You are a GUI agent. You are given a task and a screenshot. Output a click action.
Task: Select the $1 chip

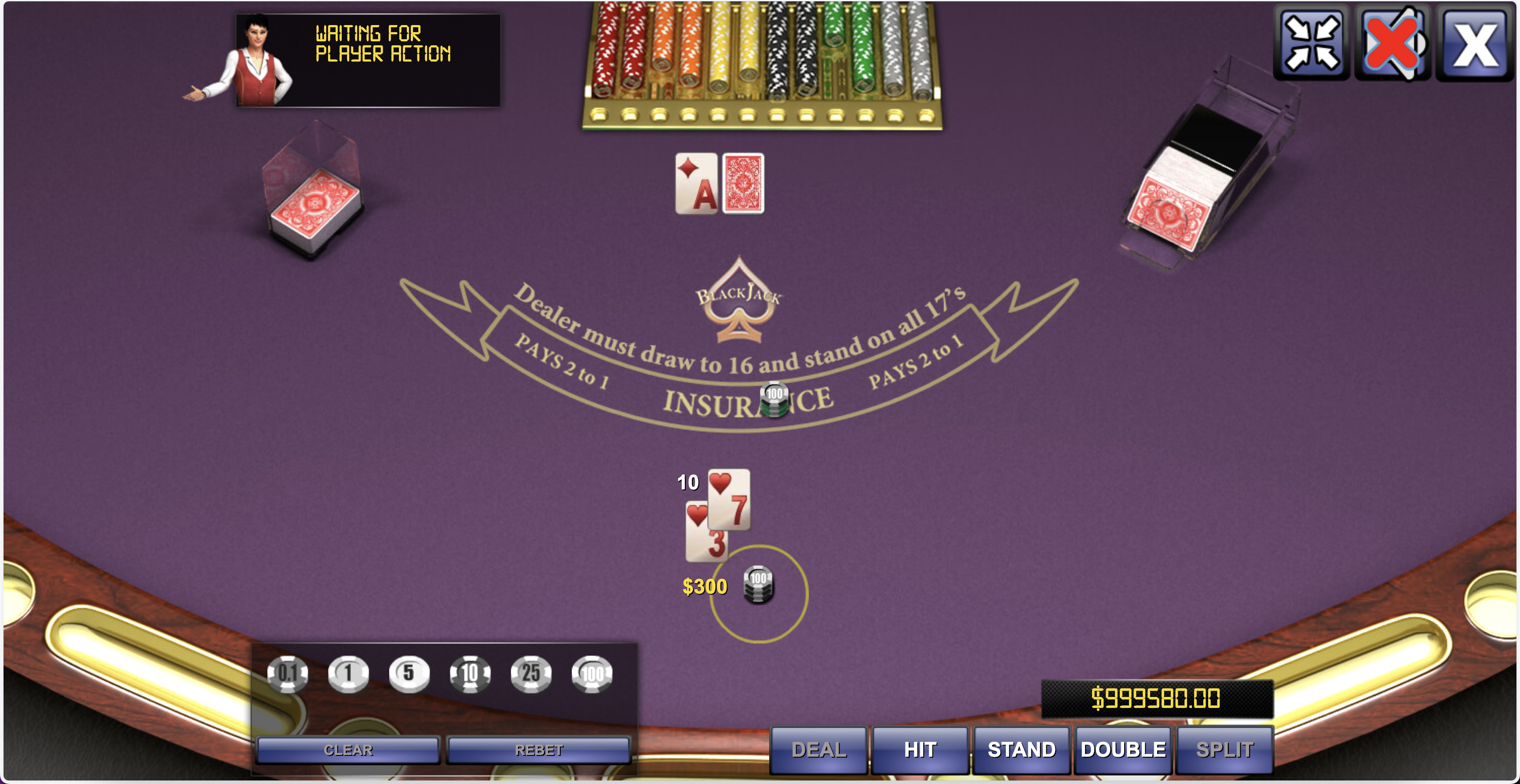(349, 675)
